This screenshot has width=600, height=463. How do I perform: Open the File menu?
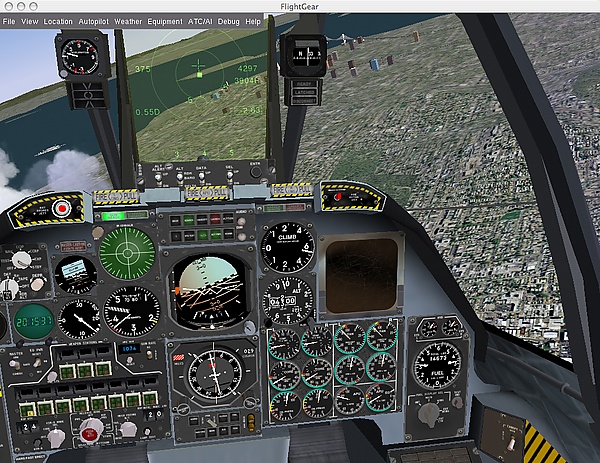coord(8,20)
